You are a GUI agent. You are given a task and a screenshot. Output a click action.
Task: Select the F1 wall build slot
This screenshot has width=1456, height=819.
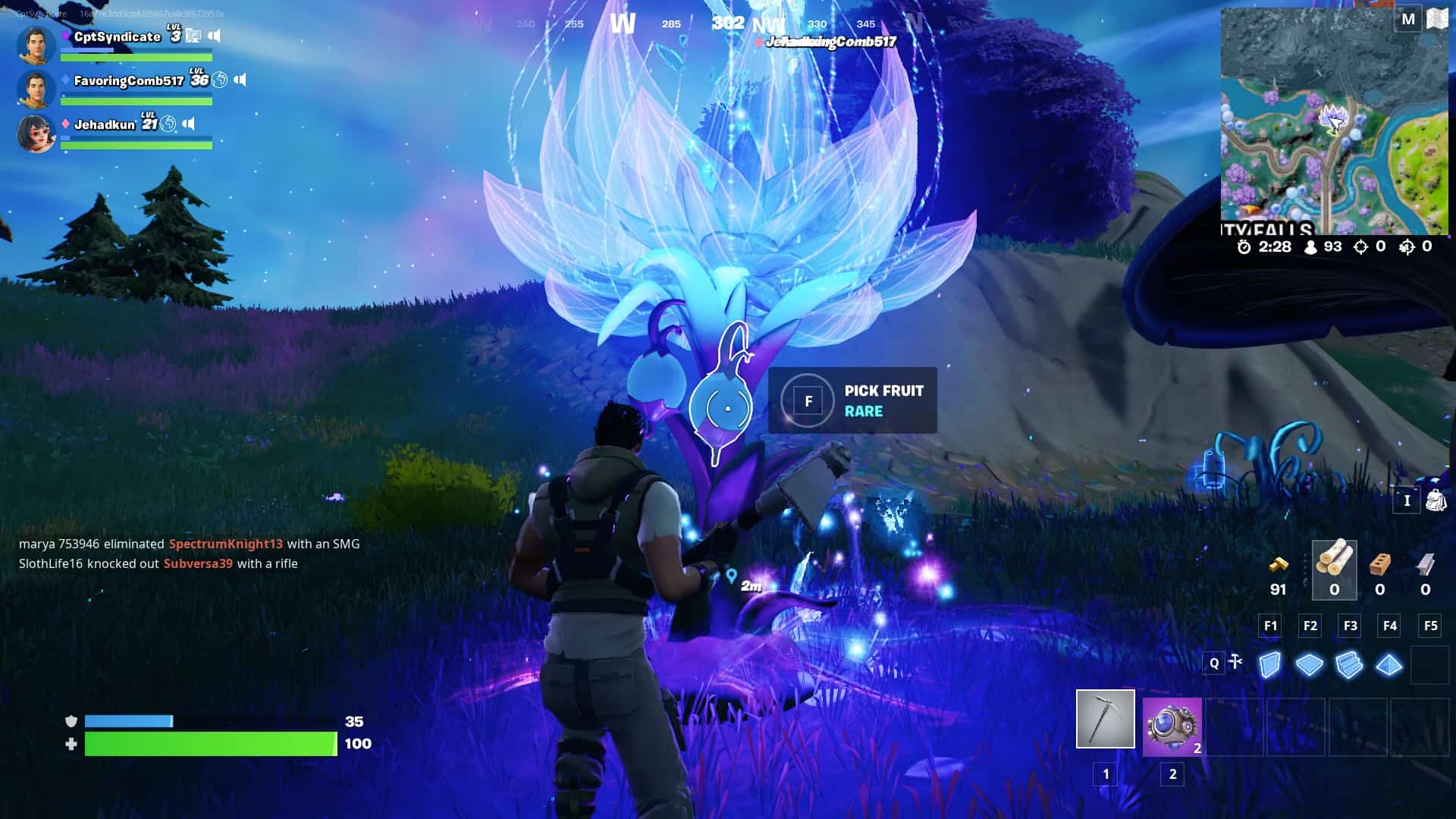pos(1270,626)
